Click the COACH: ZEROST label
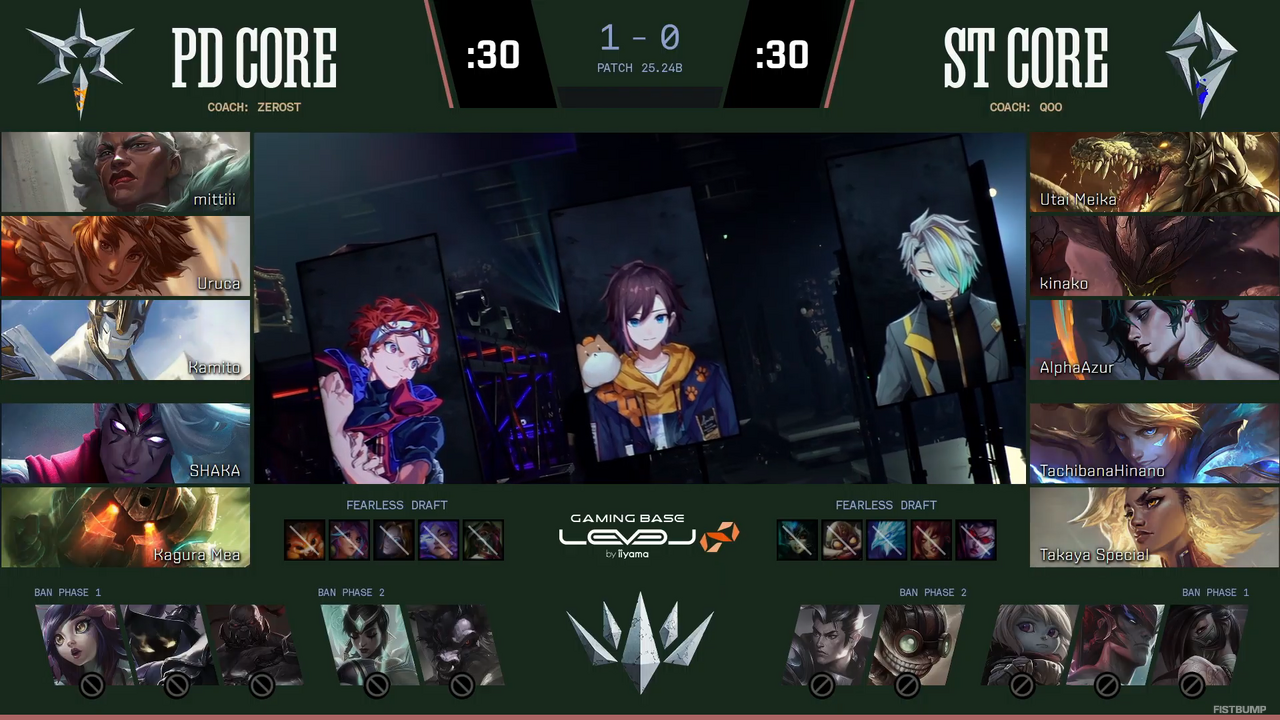This screenshot has width=1280, height=720. click(254, 107)
